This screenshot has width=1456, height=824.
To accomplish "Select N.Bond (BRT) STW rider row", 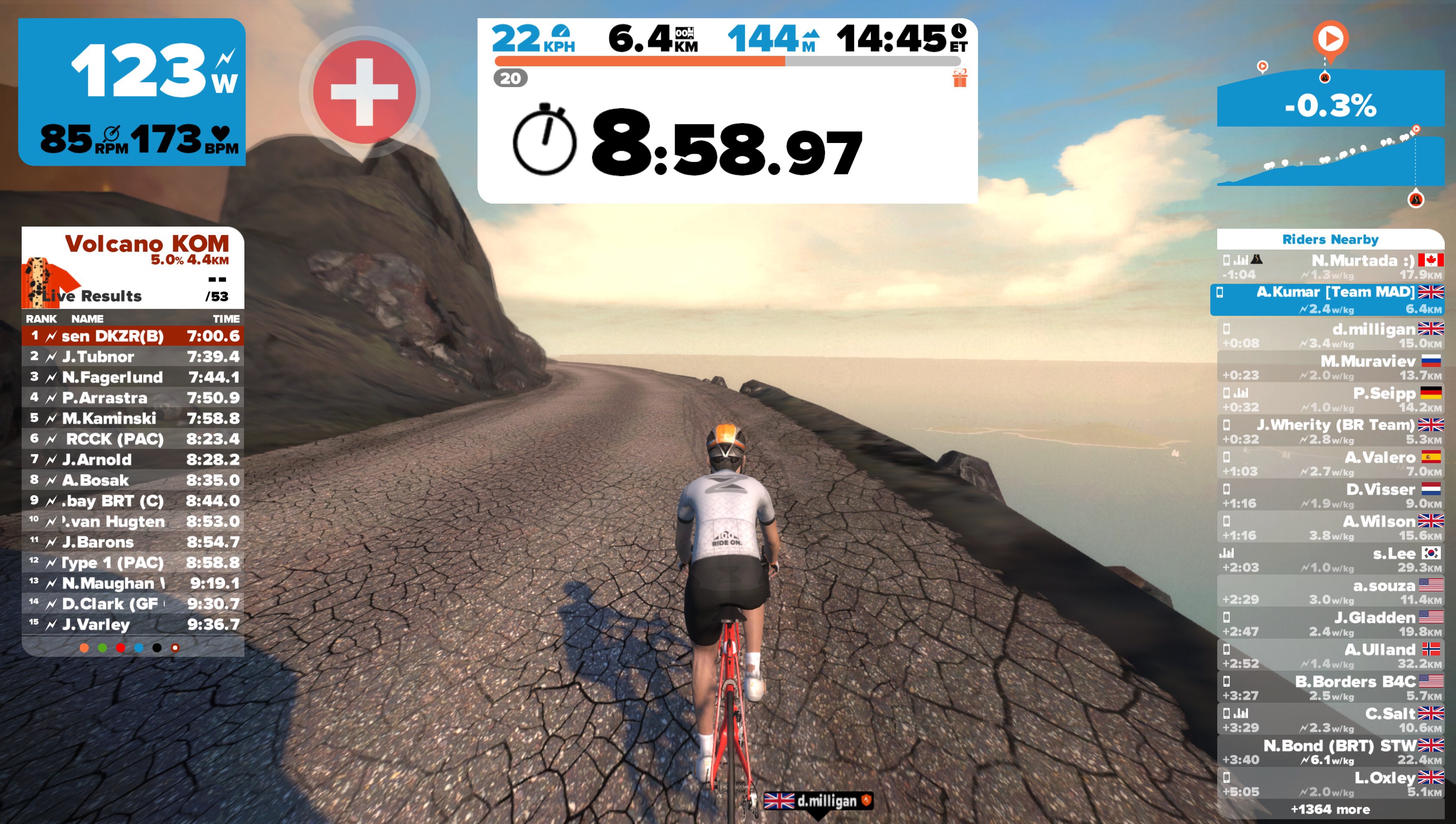I will pyautogui.click(x=1330, y=752).
